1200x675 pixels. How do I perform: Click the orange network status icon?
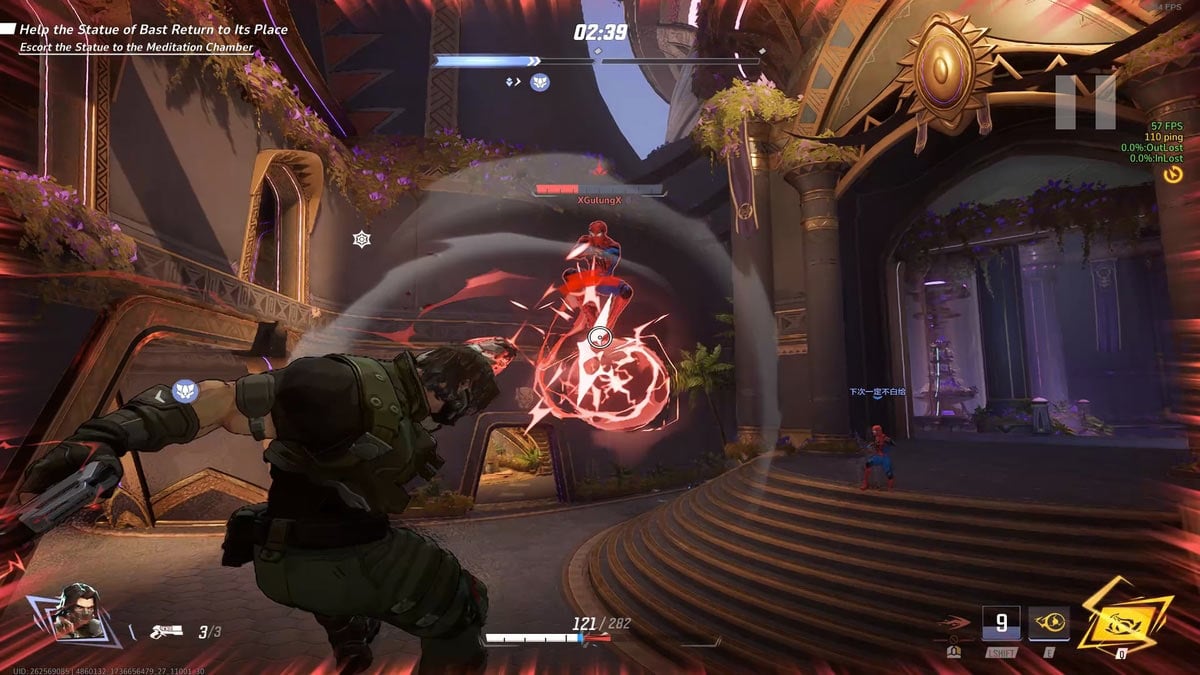[x=1174, y=174]
